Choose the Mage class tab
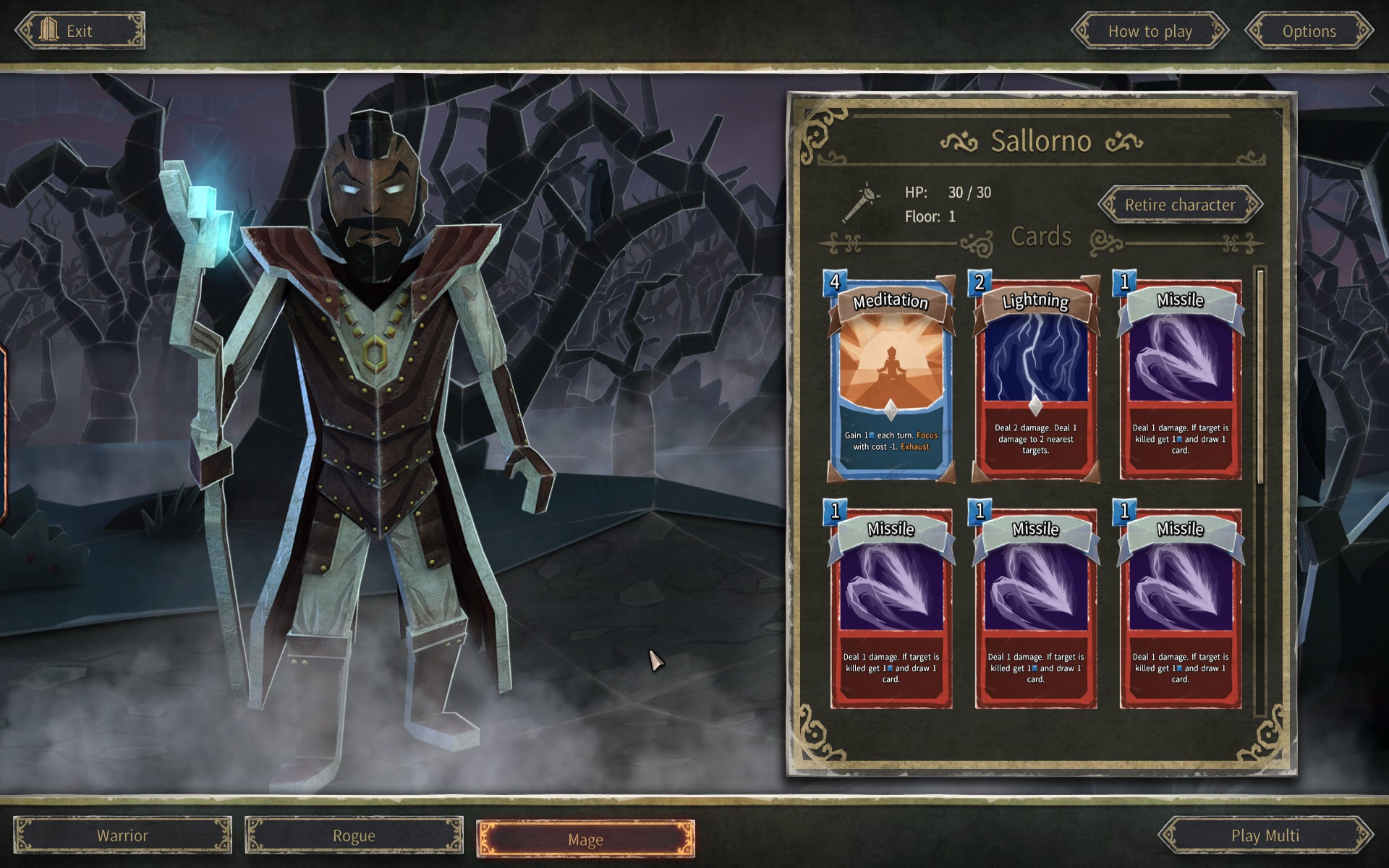Viewport: 1389px width, 868px height. click(x=585, y=839)
